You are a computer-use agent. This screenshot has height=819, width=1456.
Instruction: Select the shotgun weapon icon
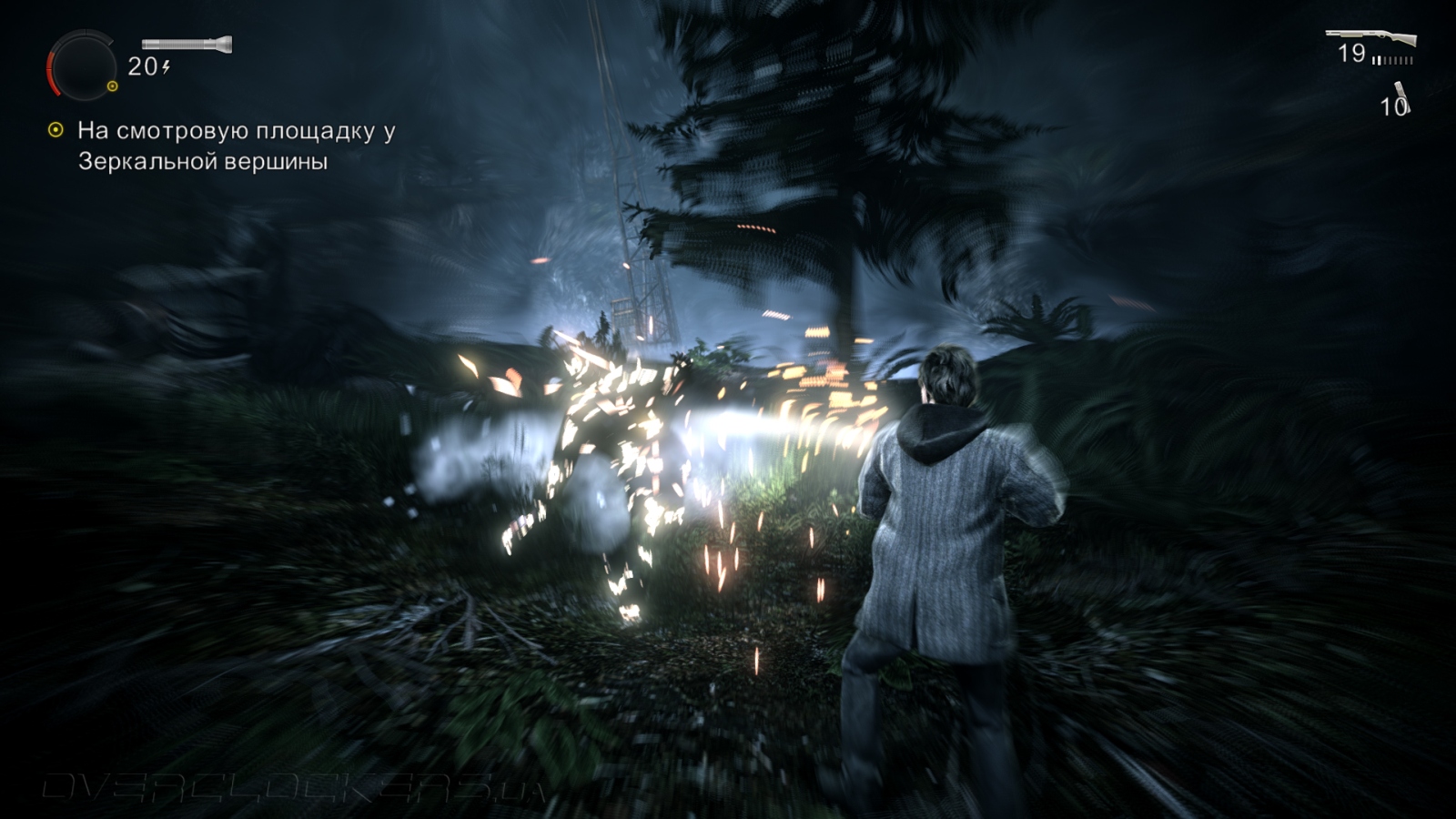pyautogui.click(x=1370, y=38)
